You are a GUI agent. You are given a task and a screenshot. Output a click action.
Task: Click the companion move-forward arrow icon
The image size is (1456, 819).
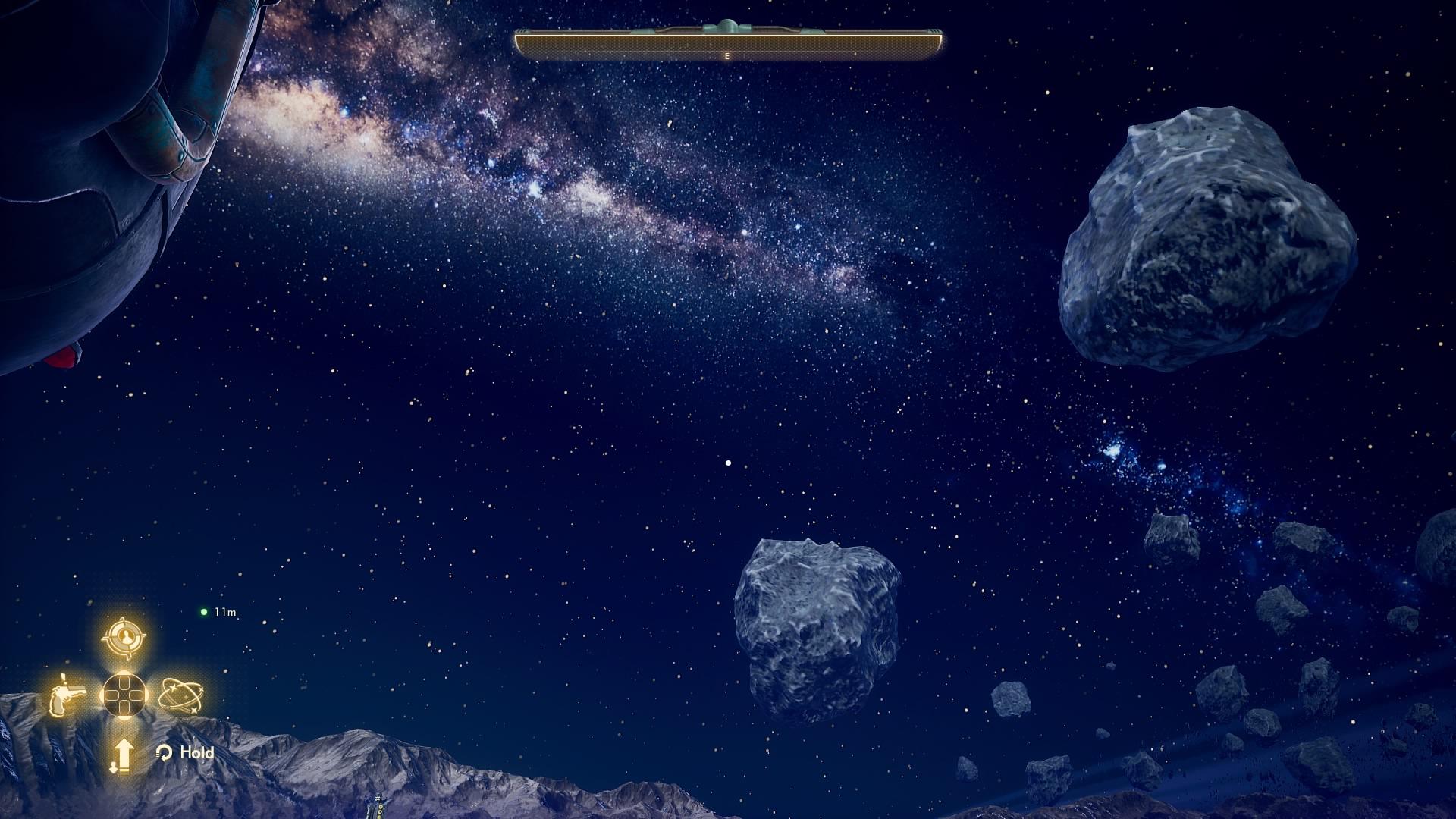(123, 755)
